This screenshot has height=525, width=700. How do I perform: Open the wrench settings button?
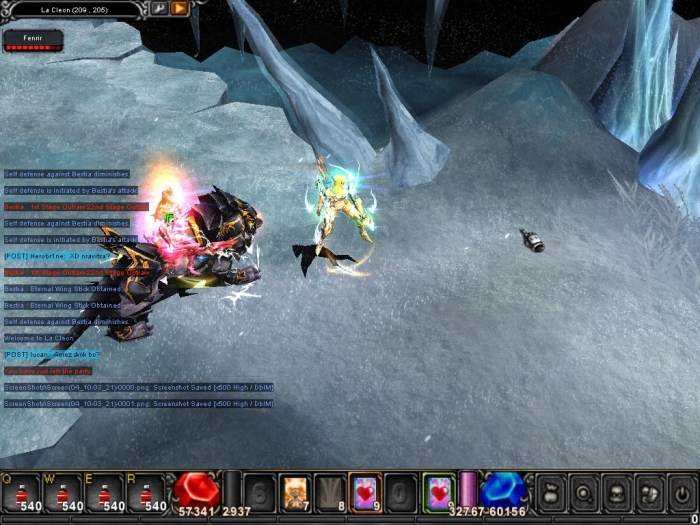159,8
